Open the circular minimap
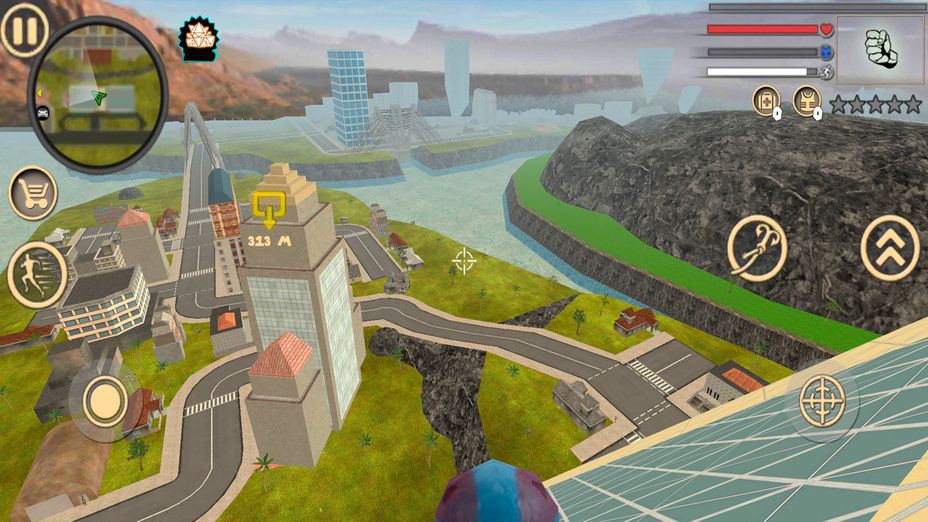928x522 pixels. [97, 93]
